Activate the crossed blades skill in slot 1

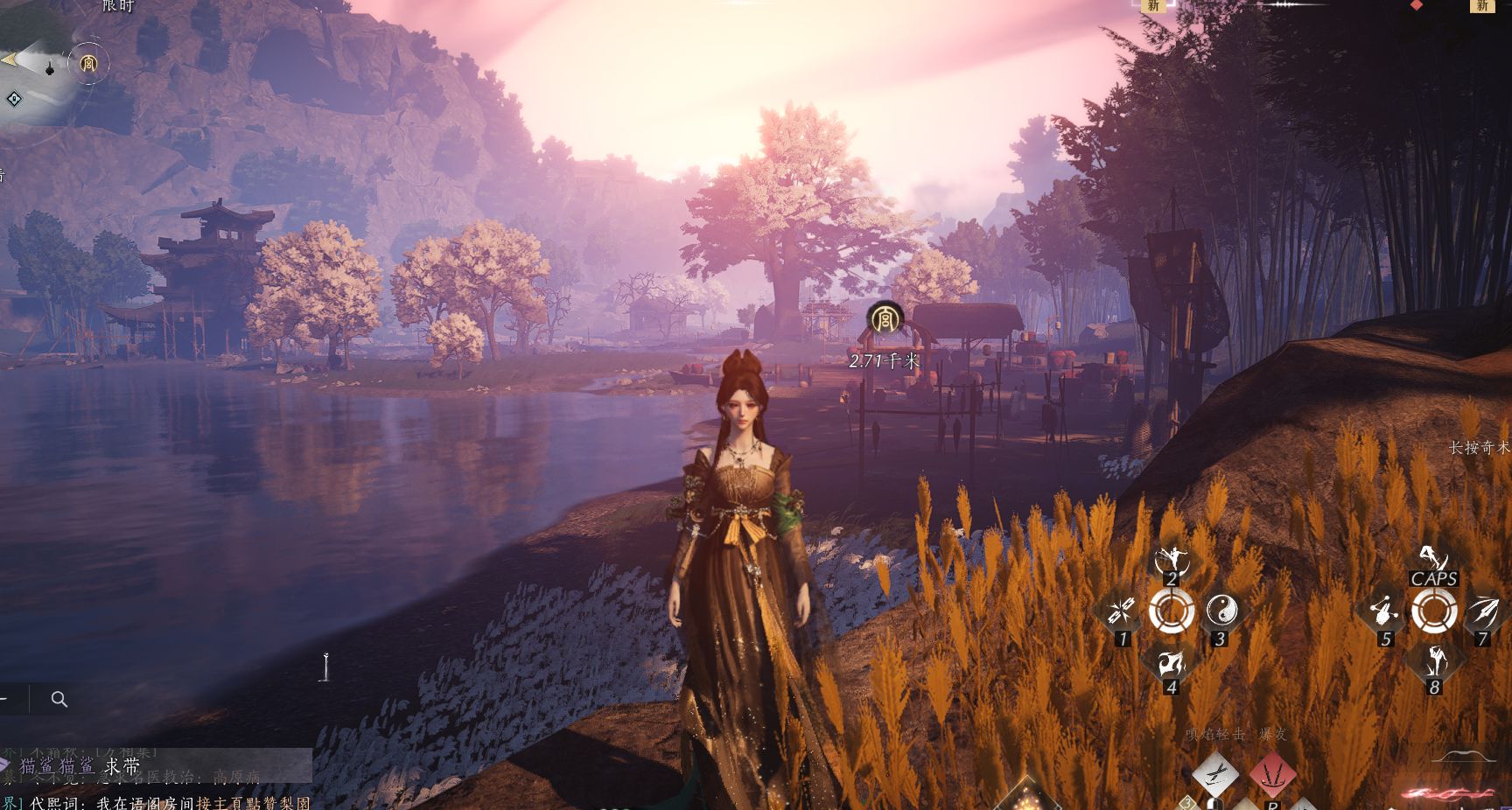(x=1122, y=611)
